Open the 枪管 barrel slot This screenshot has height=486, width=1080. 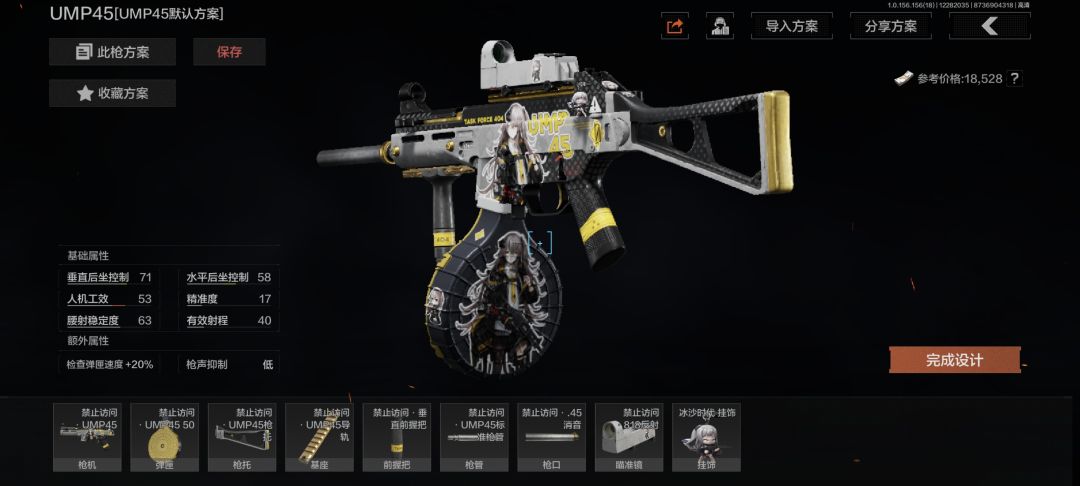(x=474, y=437)
